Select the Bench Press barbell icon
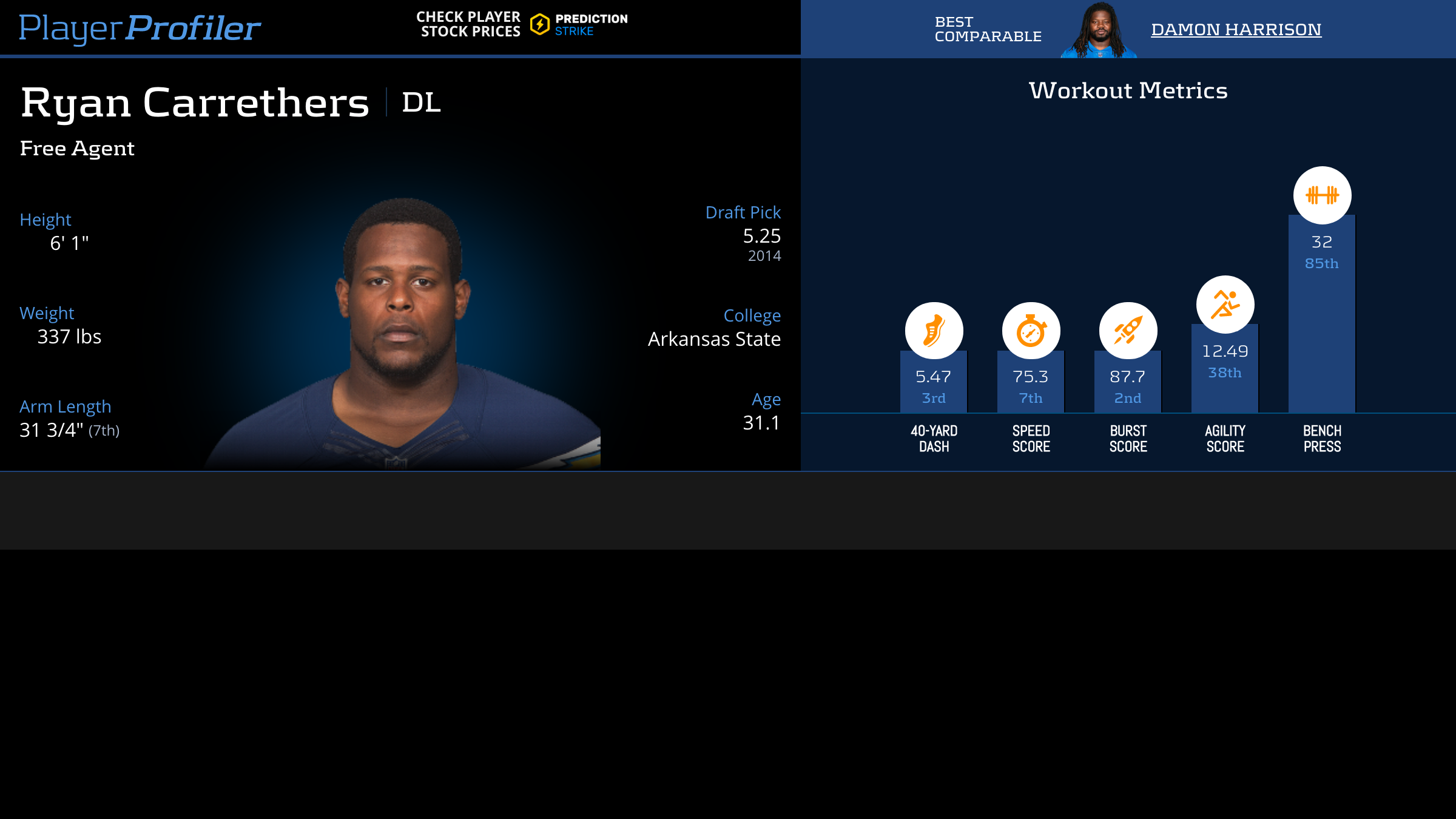 [1322, 195]
